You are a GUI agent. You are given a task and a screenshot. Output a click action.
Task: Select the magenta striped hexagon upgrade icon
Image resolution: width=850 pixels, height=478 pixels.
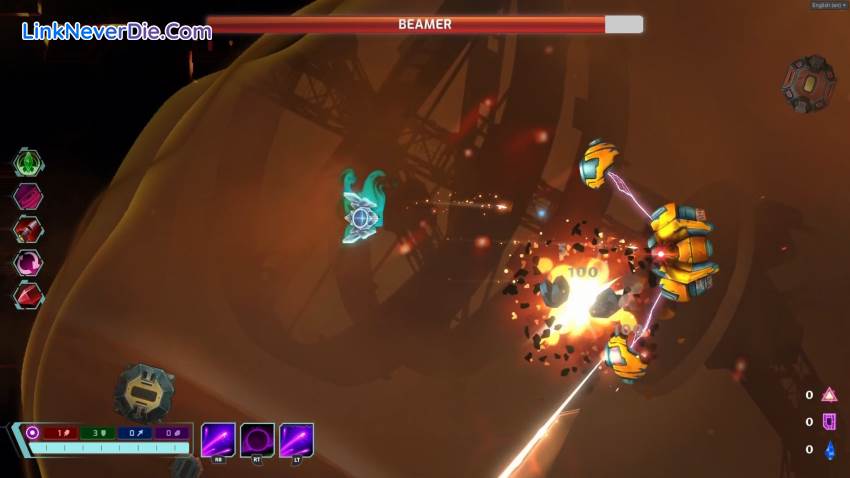28,196
